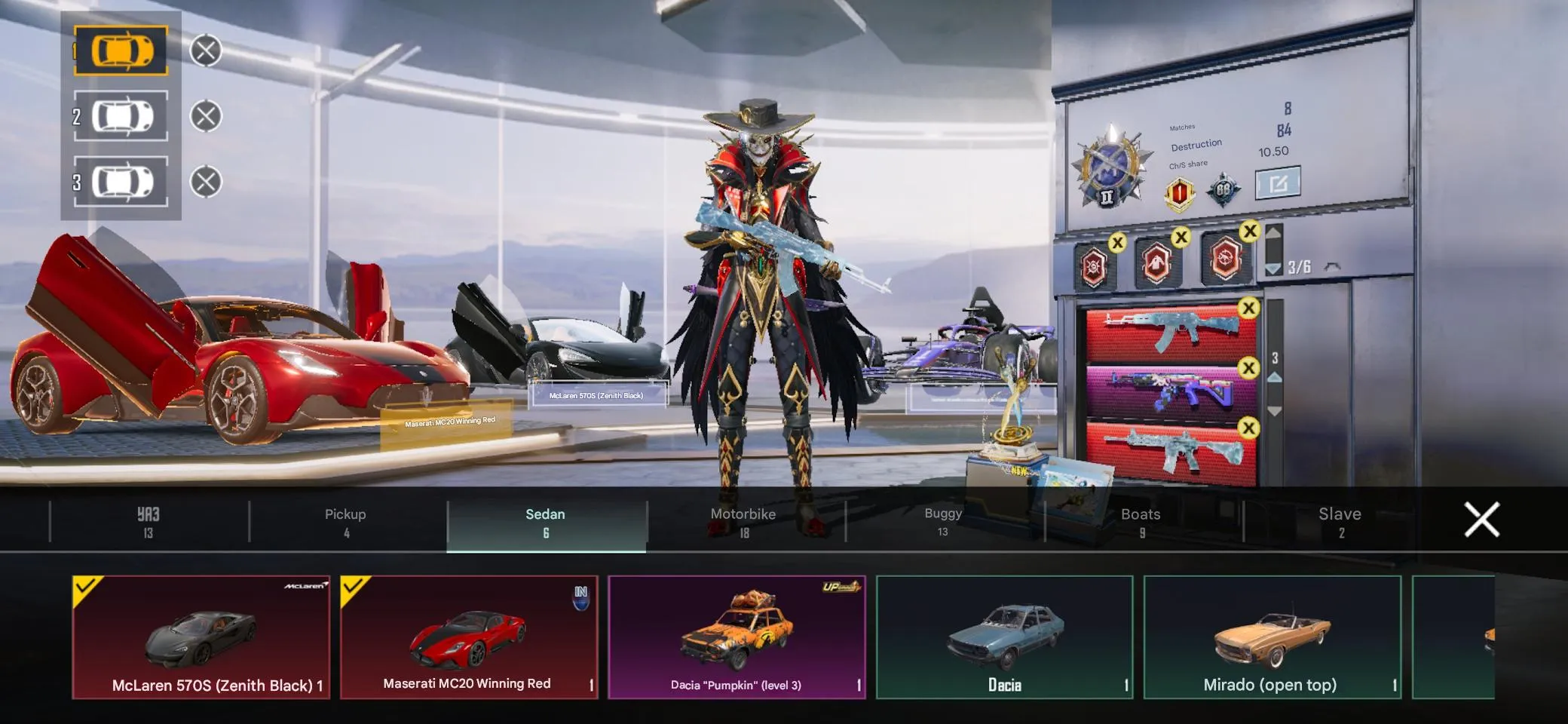This screenshot has height=724, width=1568.
Task: Deselect the Maserati MC20 Winning Red thumbnail
Action: (469, 637)
